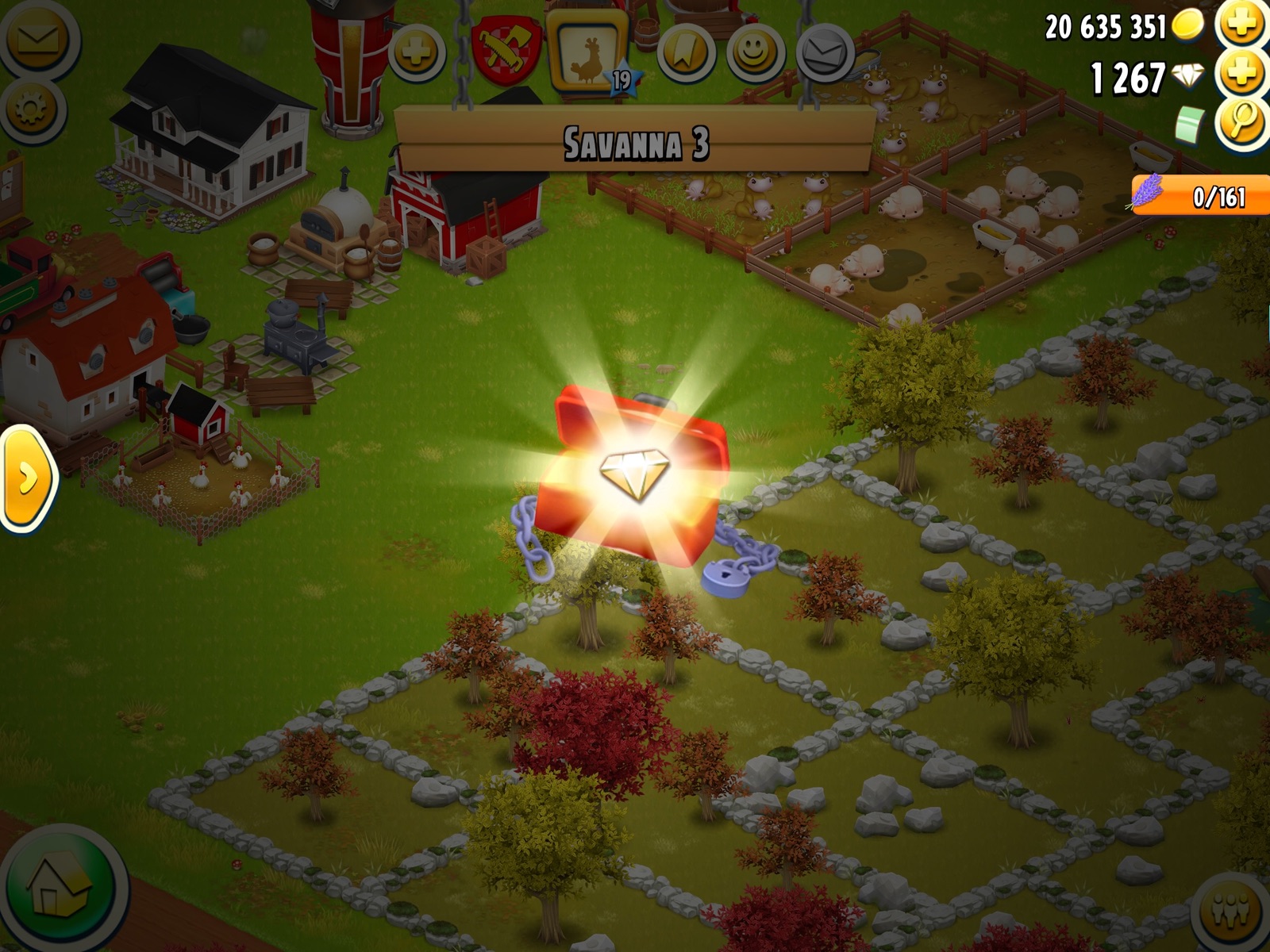Open the lavender 0/161 event tracker
The image size is (1270, 952).
(x=1199, y=195)
